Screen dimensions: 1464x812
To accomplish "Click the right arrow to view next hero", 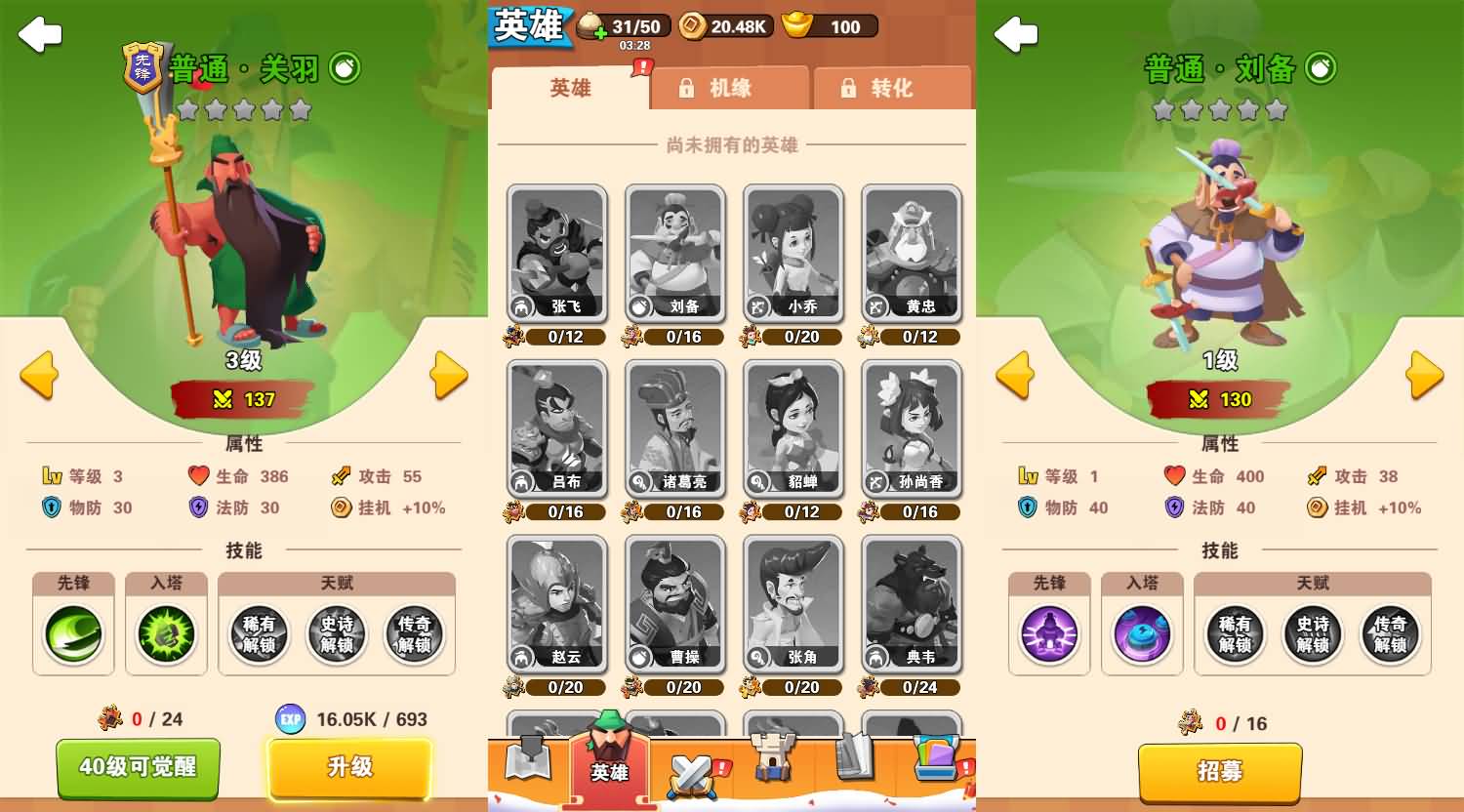I will pos(449,376).
